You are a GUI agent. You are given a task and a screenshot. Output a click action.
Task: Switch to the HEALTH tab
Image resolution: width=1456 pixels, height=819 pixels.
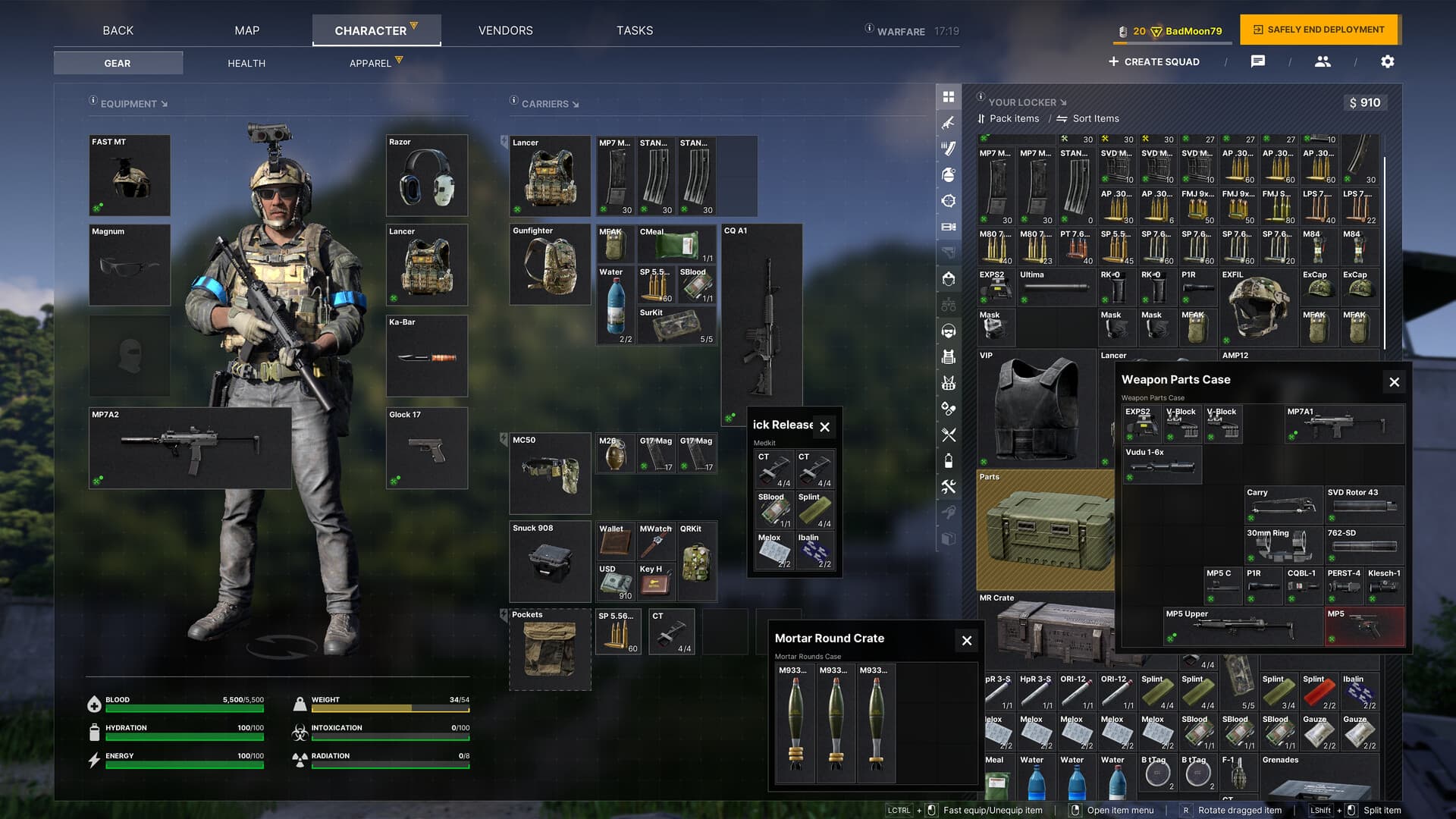tap(246, 63)
